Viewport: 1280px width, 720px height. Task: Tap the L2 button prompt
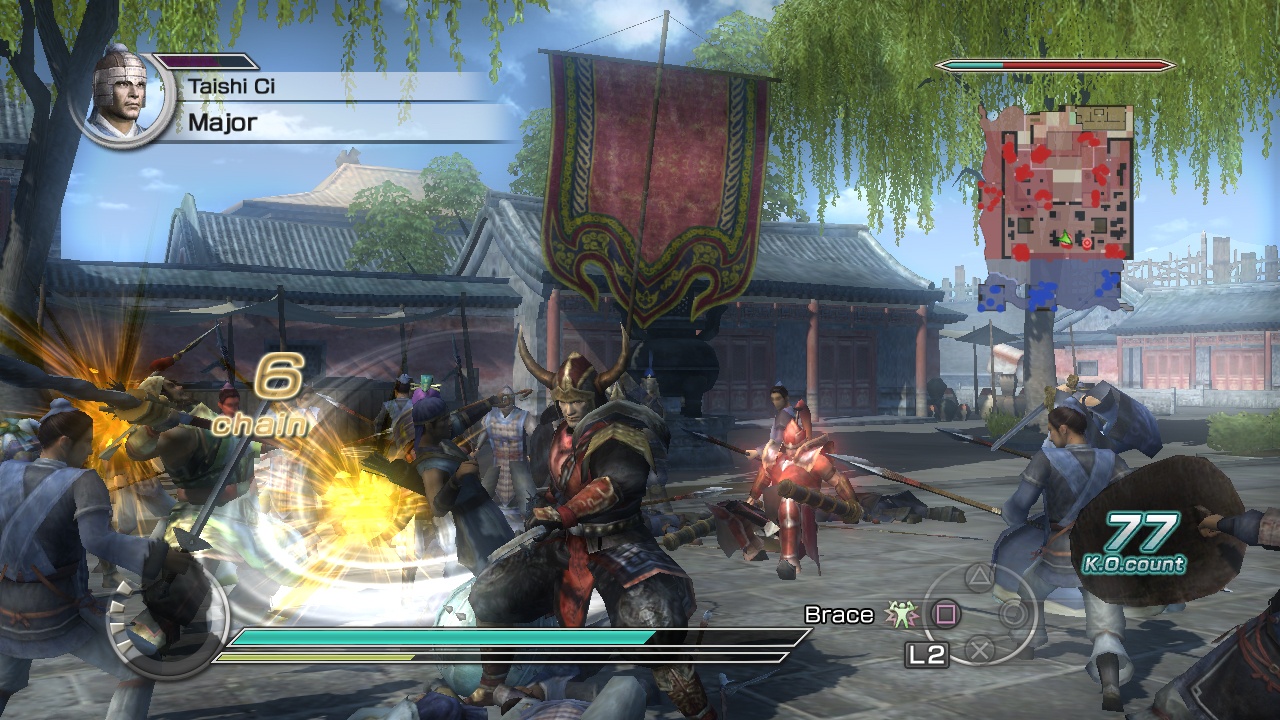pyautogui.click(x=927, y=652)
